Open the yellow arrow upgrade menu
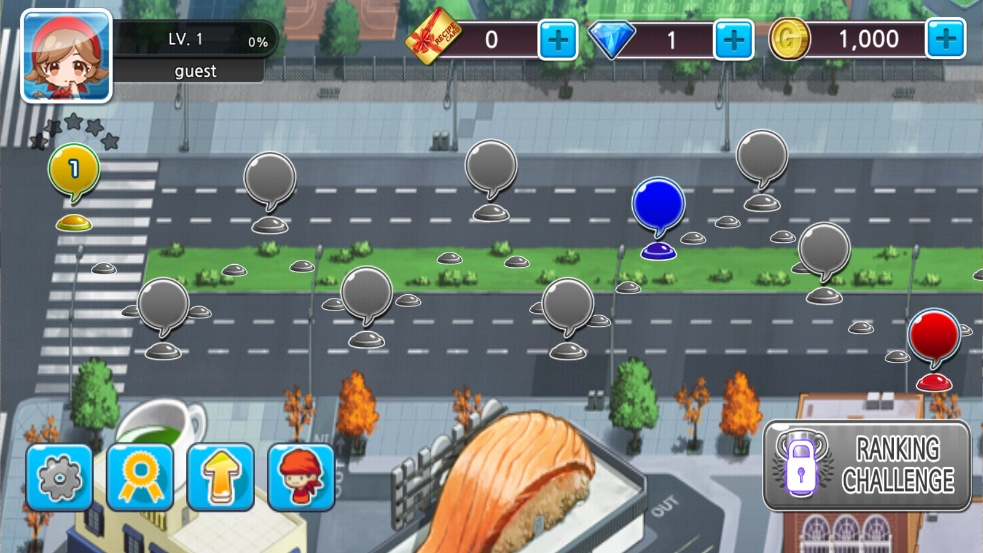 (220, 477)
